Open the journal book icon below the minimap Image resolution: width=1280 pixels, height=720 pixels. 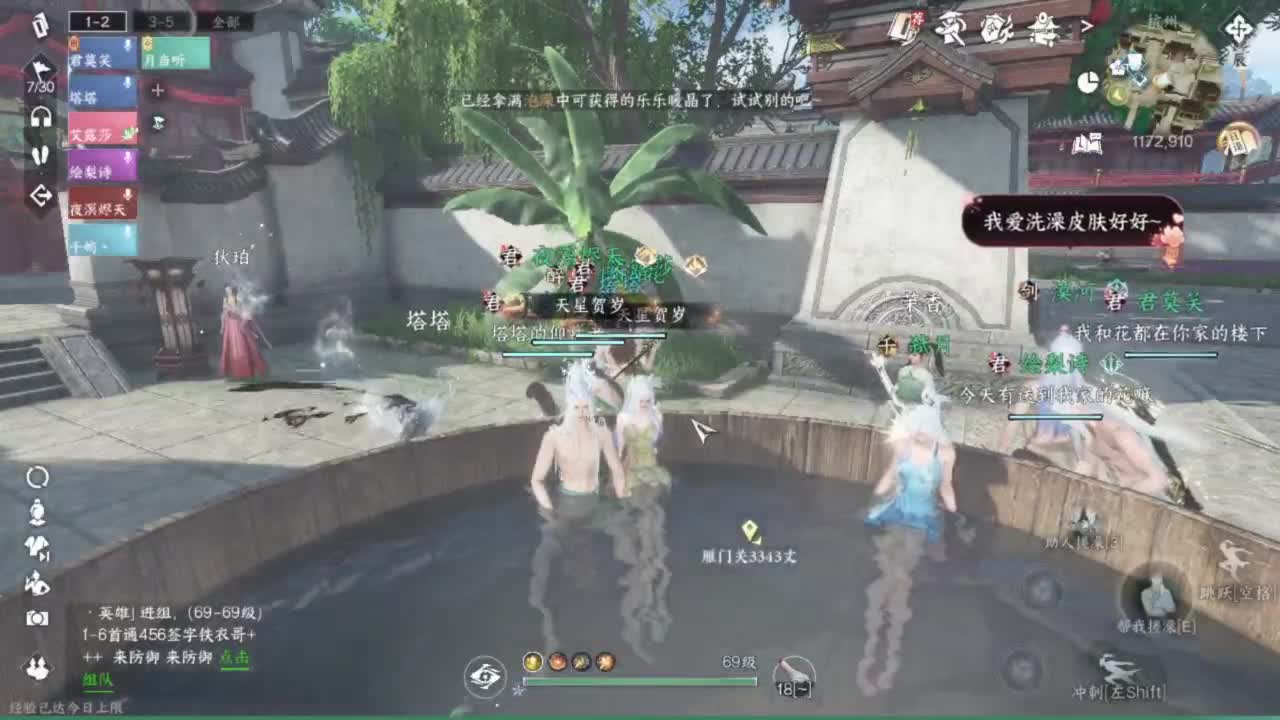[1088, 143]
